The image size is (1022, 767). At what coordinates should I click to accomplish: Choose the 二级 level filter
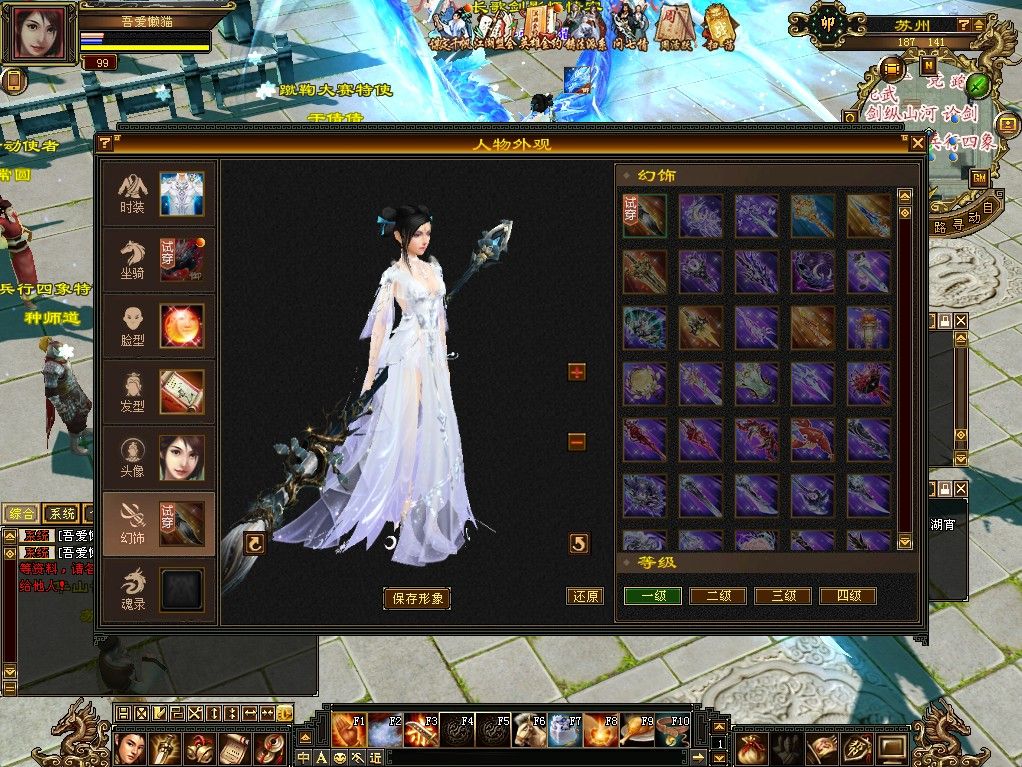coord(718,596)
